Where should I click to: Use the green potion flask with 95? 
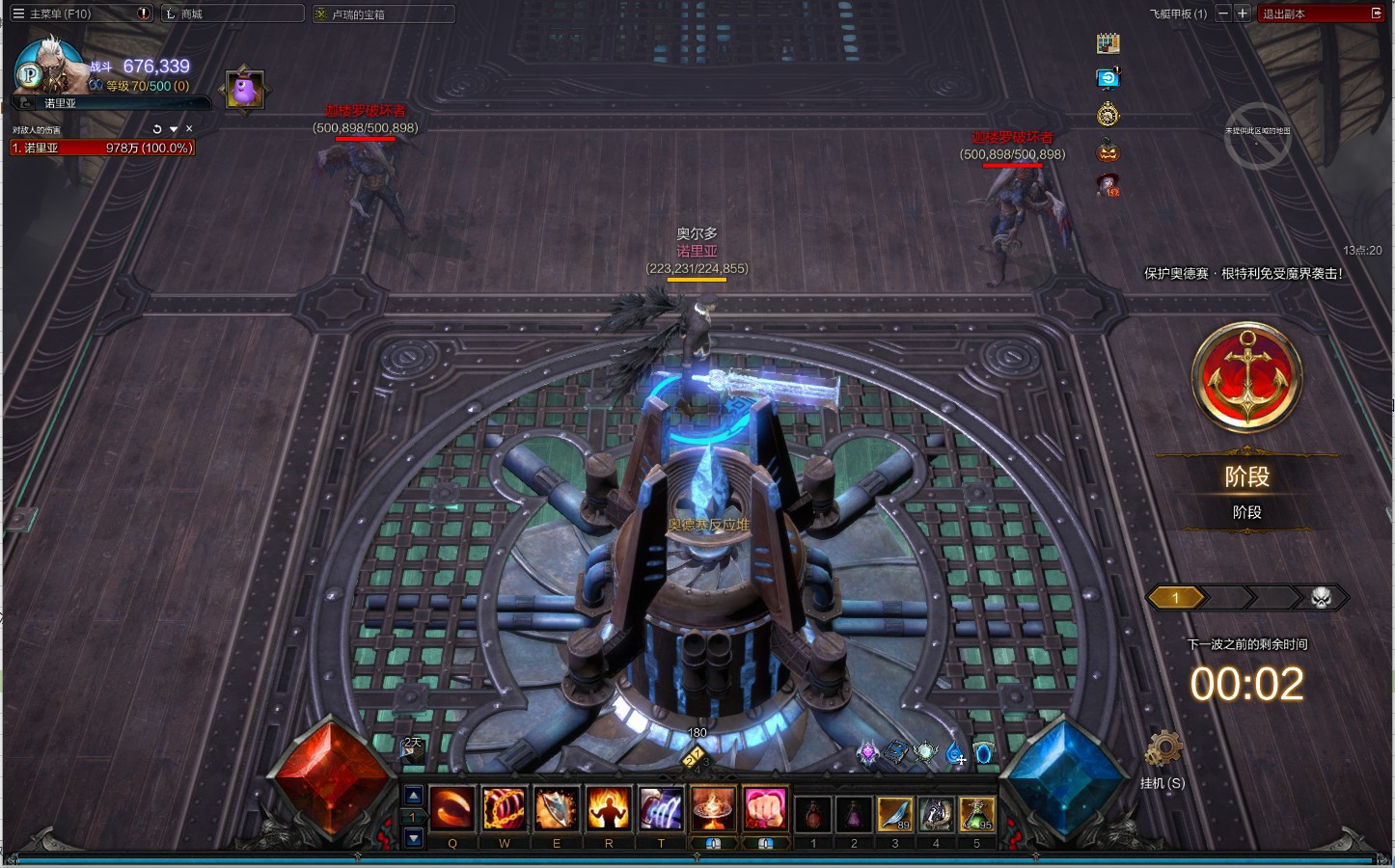[976, 814]
